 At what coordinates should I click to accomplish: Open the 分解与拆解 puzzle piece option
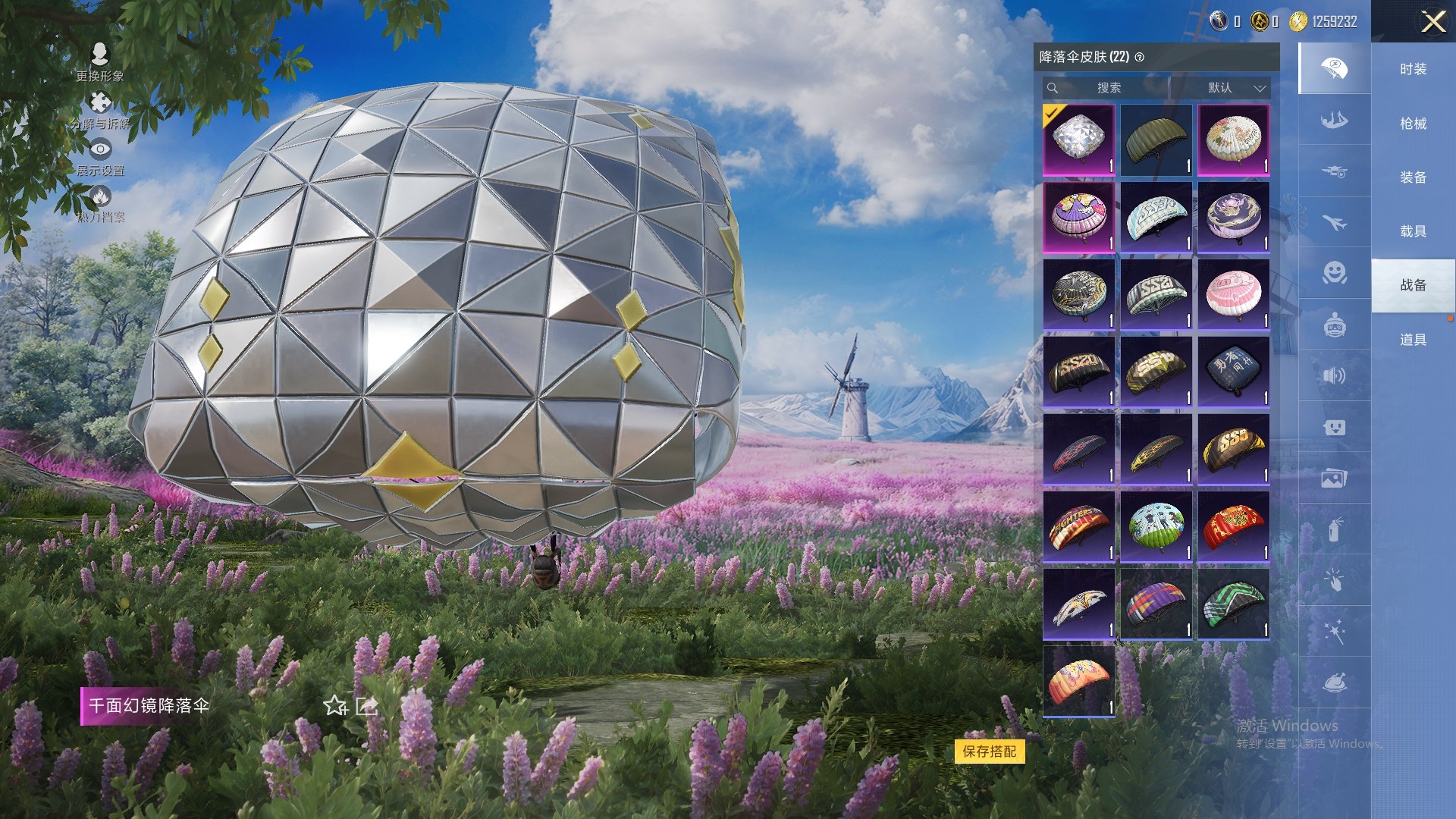(99, 110)
